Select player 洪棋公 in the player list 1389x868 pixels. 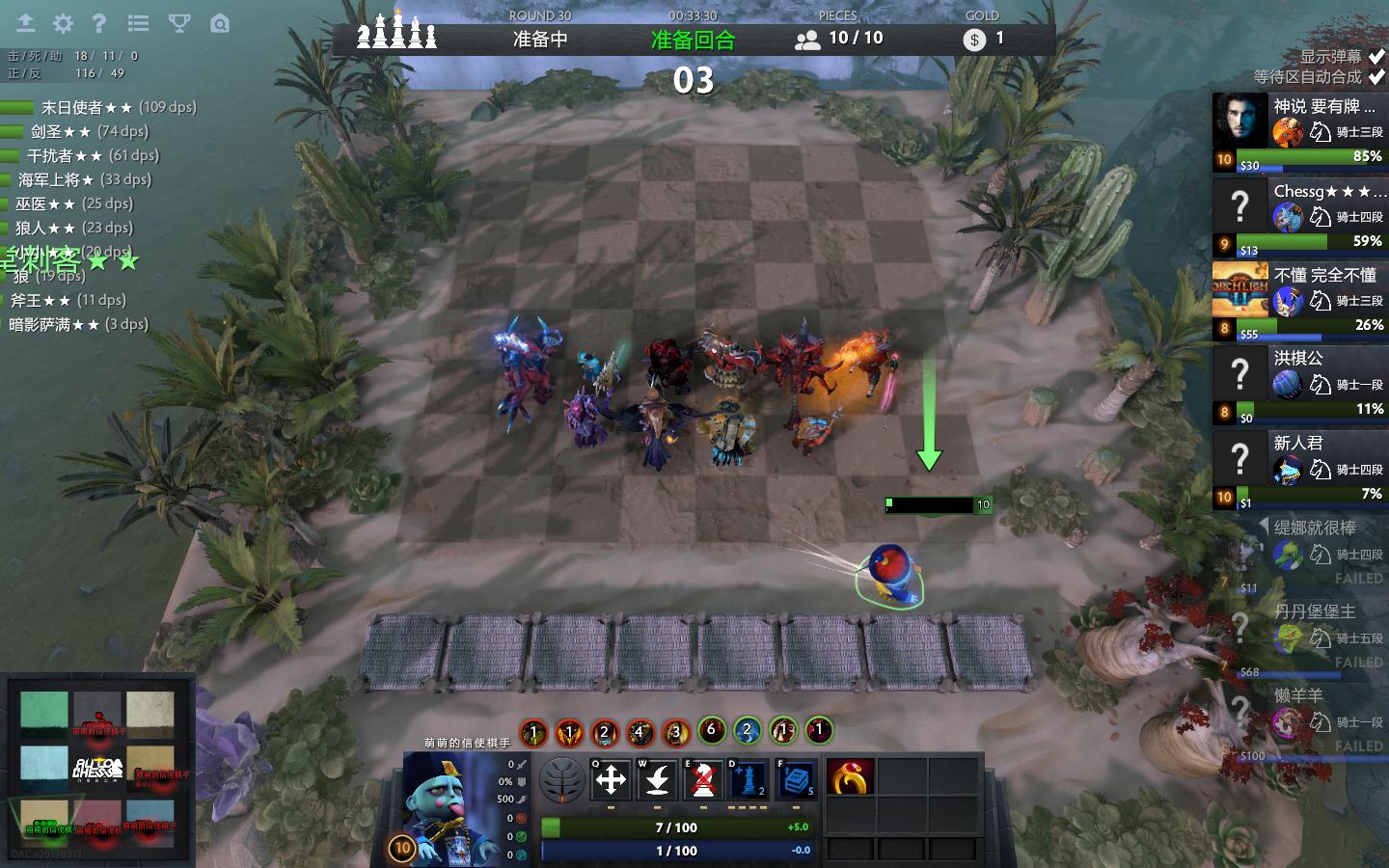(1298, 385)
